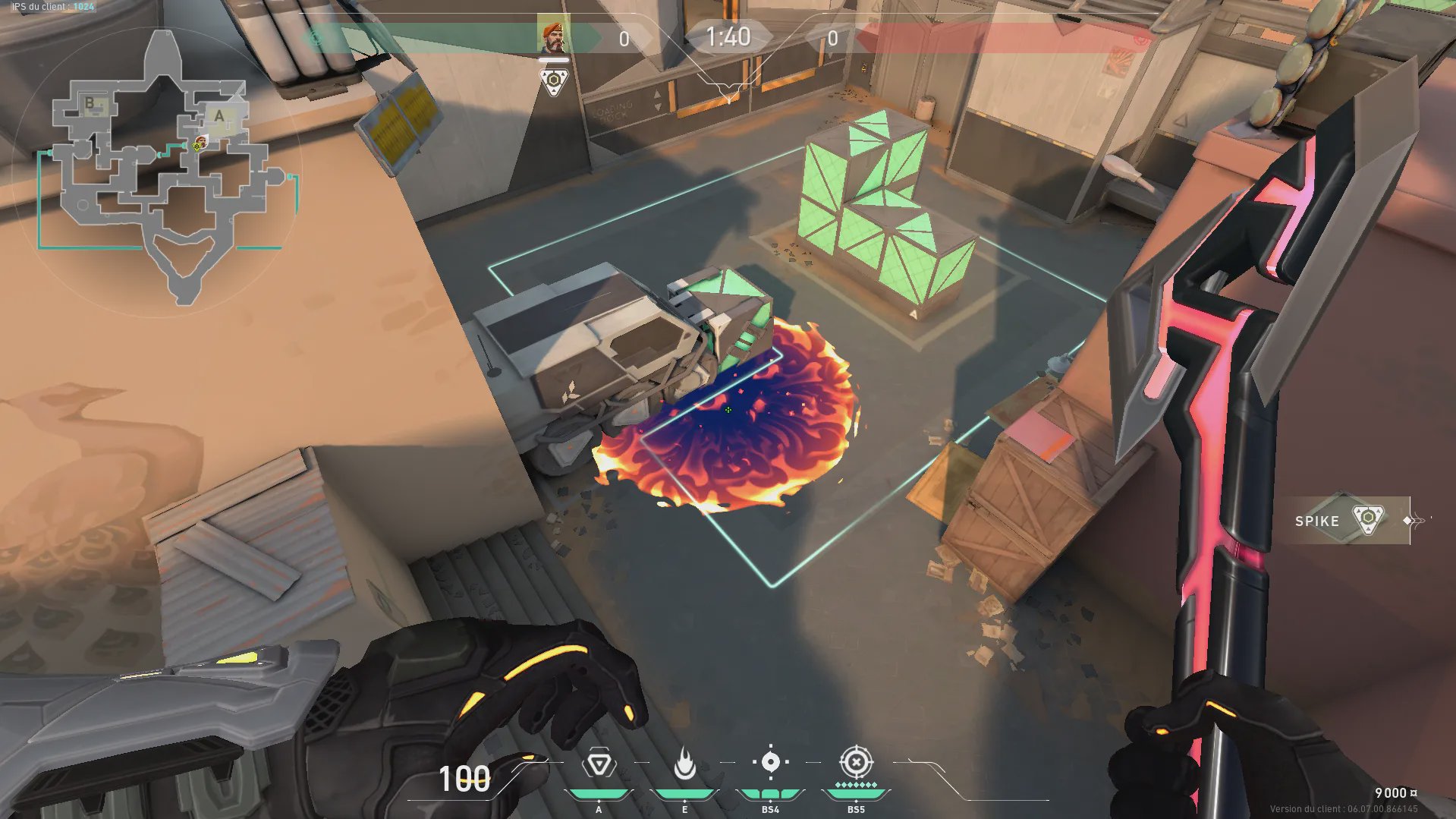Activate the Incendiary flame ability

tap(684, 764)
